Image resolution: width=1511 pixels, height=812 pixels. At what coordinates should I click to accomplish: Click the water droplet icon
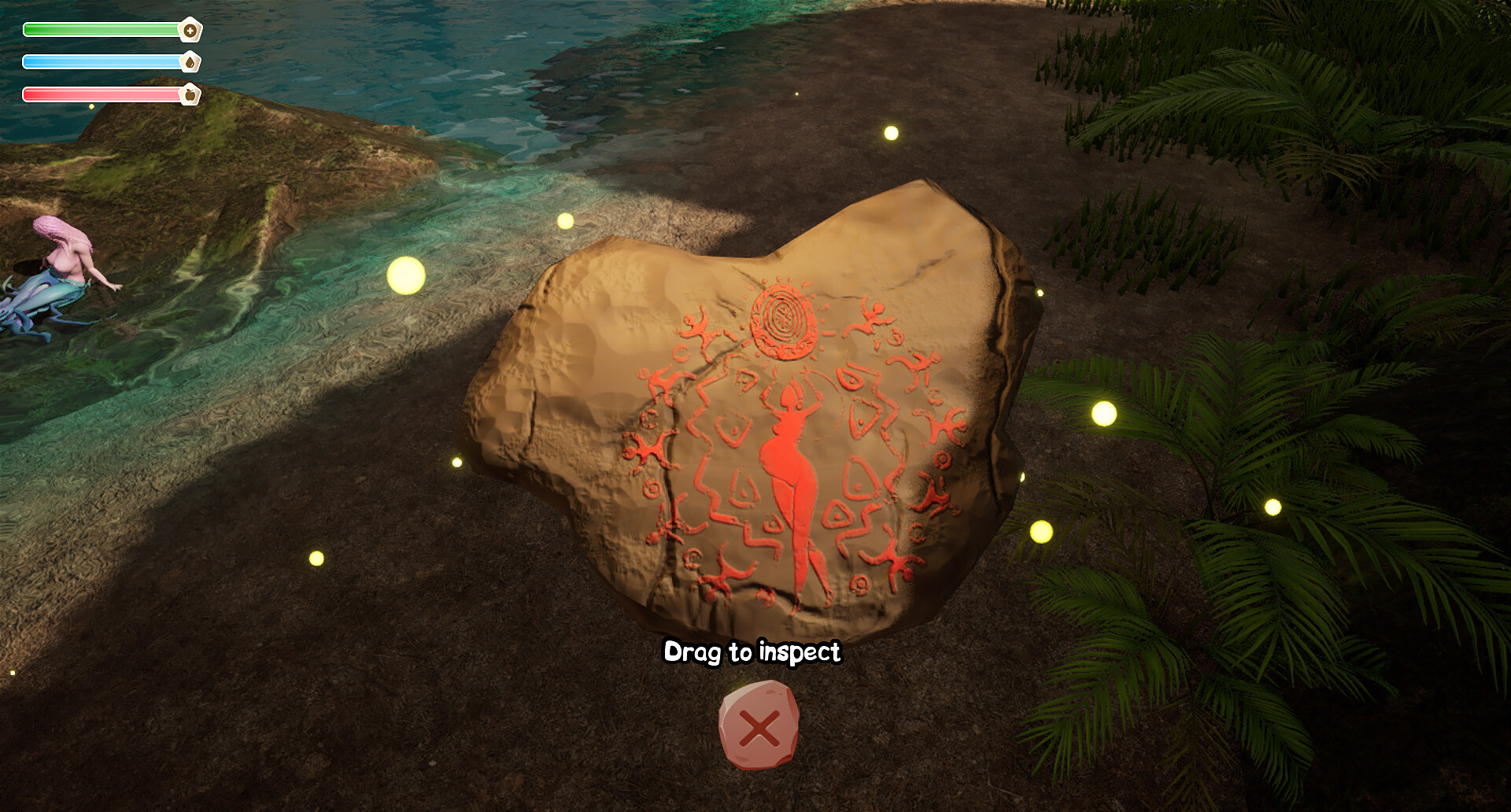pos(191,61)
